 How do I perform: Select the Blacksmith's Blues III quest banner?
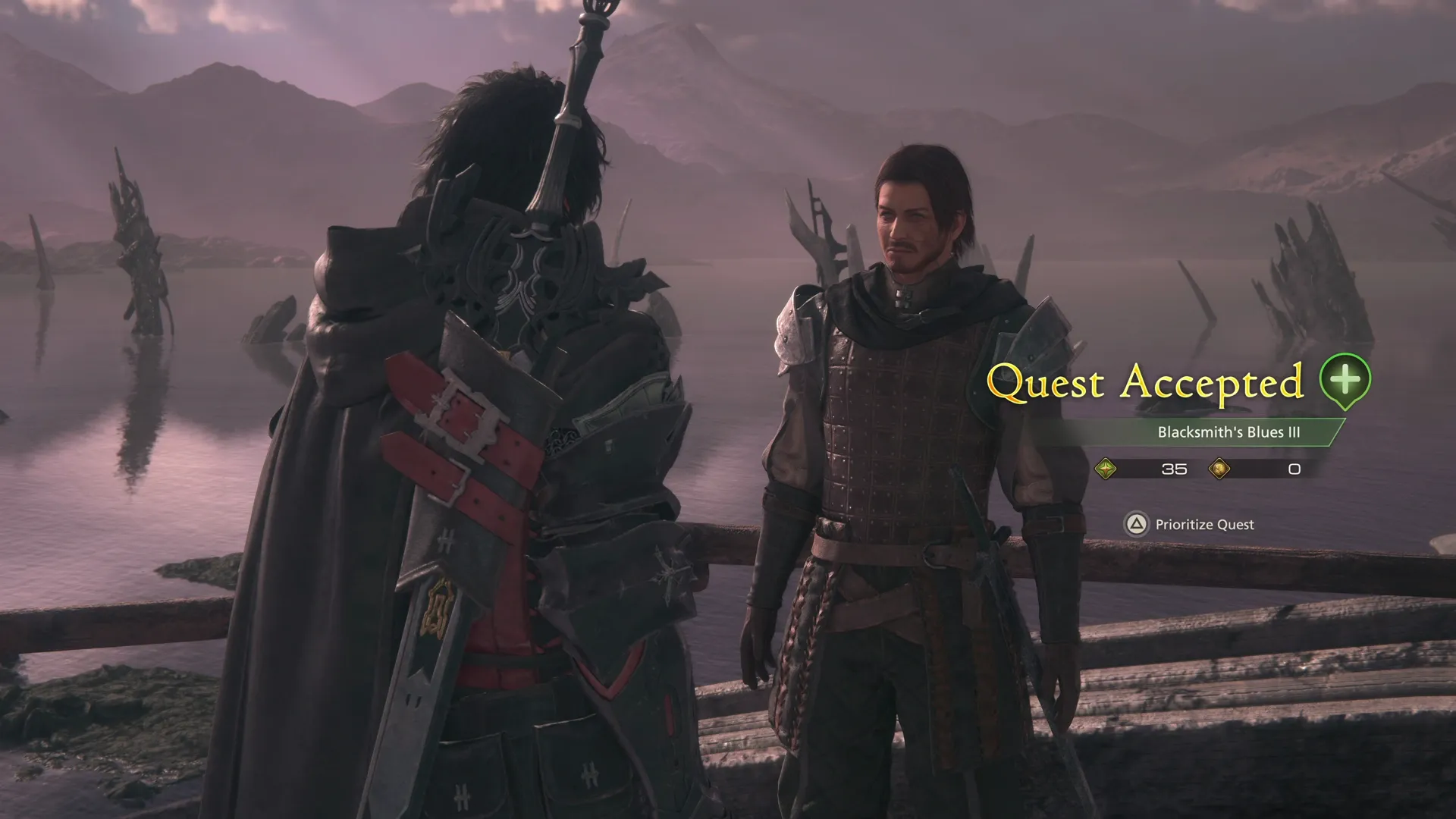click(x=1228, y=432)
